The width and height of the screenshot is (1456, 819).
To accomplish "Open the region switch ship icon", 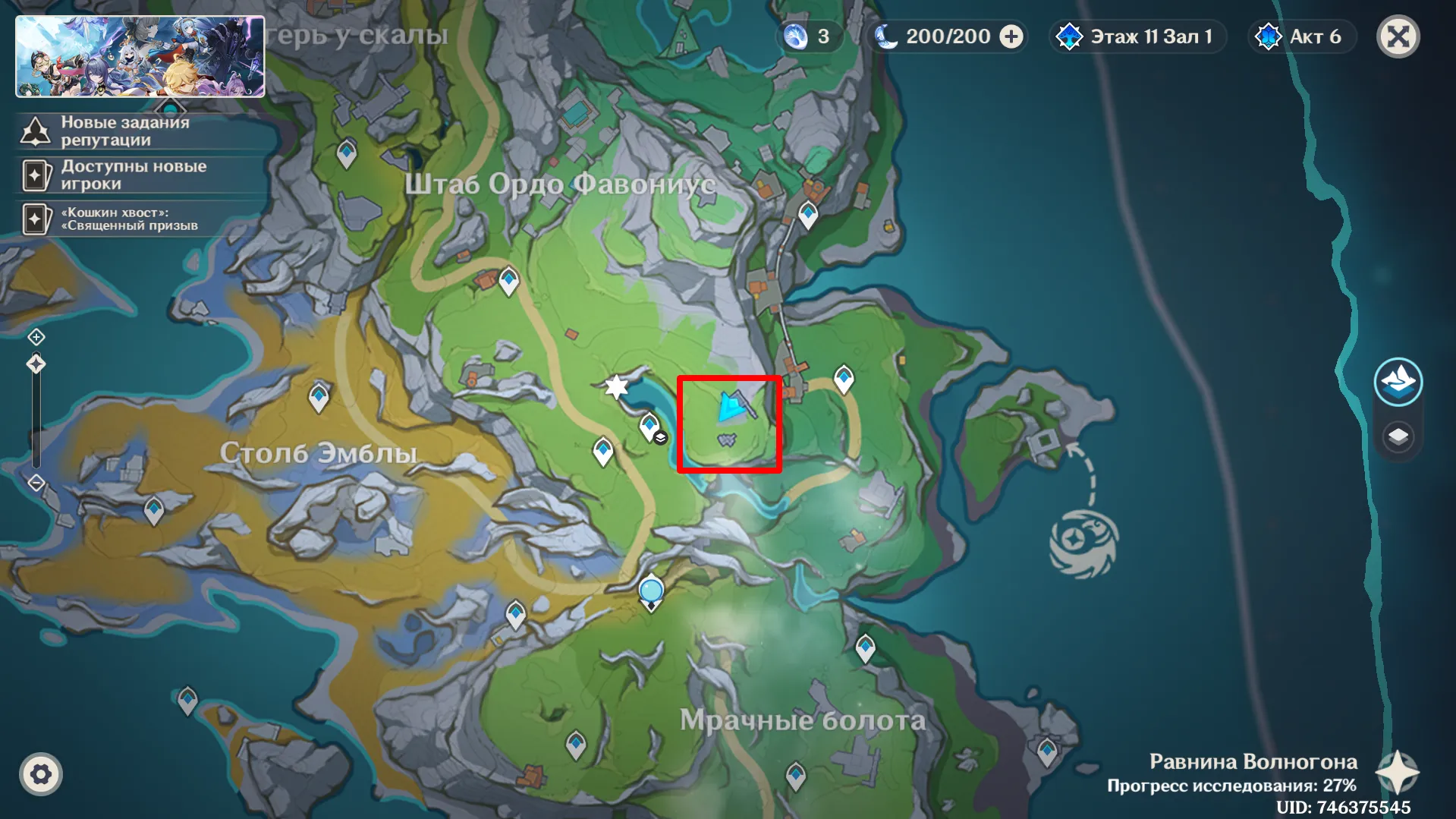I will (1398, 381).
